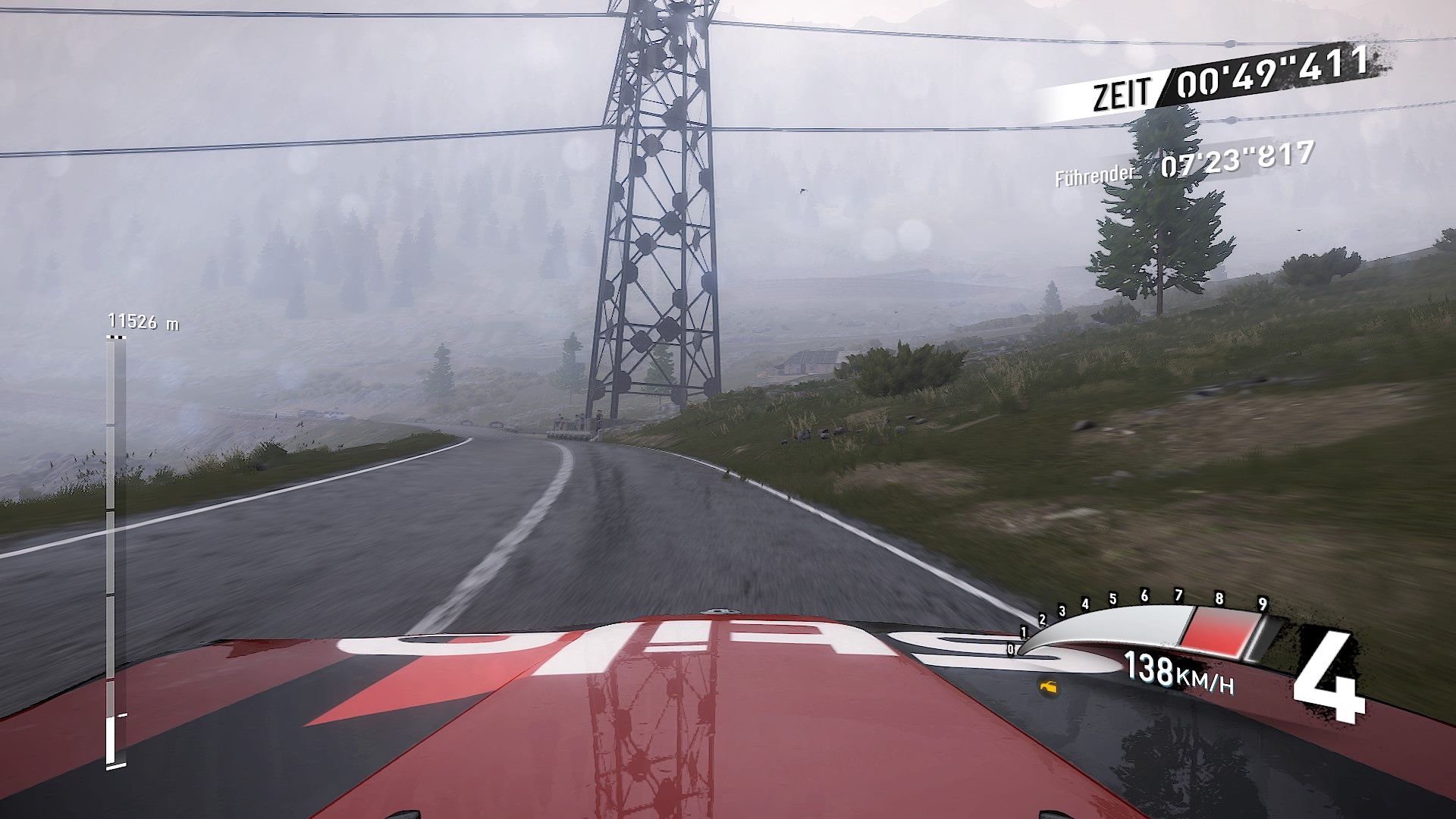Click the yellow headlight warning icon
Viewport: 1456px width, 819px height.
point(1048,688)
